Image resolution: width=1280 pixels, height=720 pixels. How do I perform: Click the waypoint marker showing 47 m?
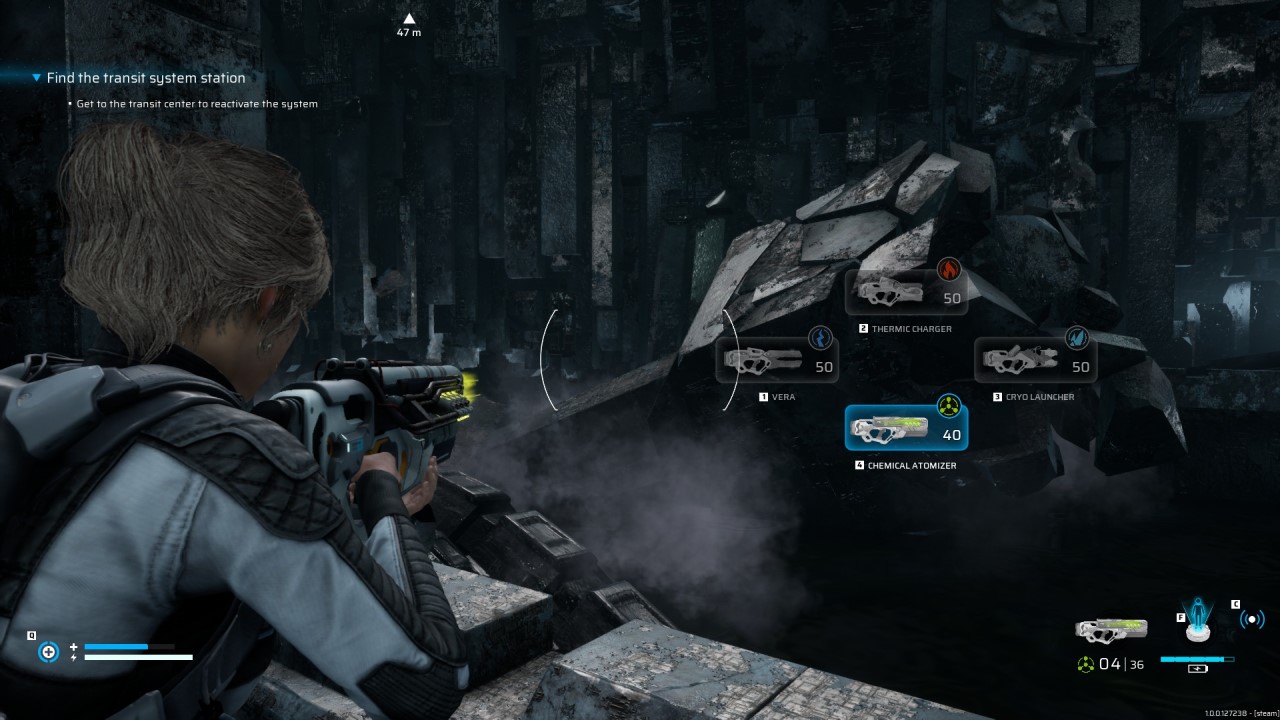(x=409, y=22)
